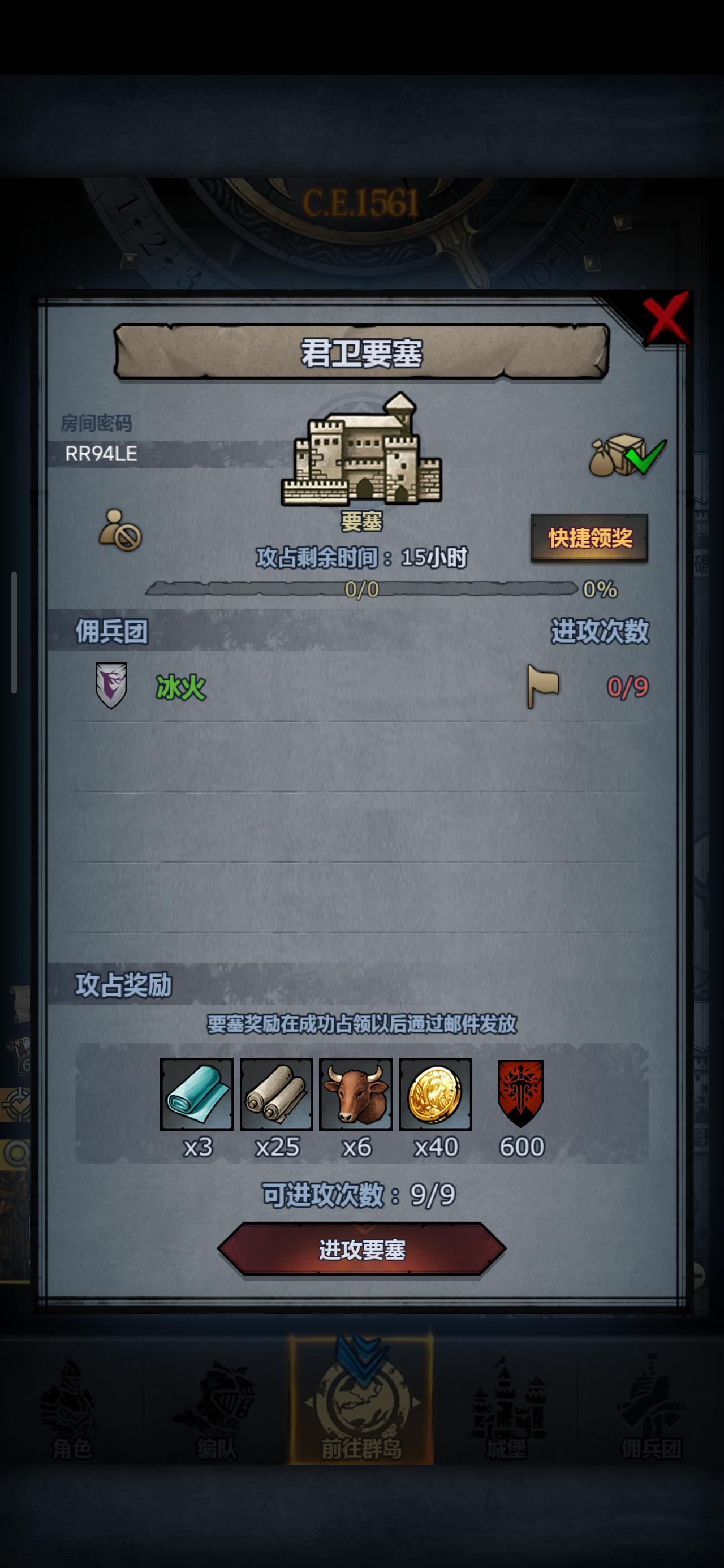Click the gold coin reward icon x40
This screenshot has width=724, height=1568.
[x=436, y=1094]
